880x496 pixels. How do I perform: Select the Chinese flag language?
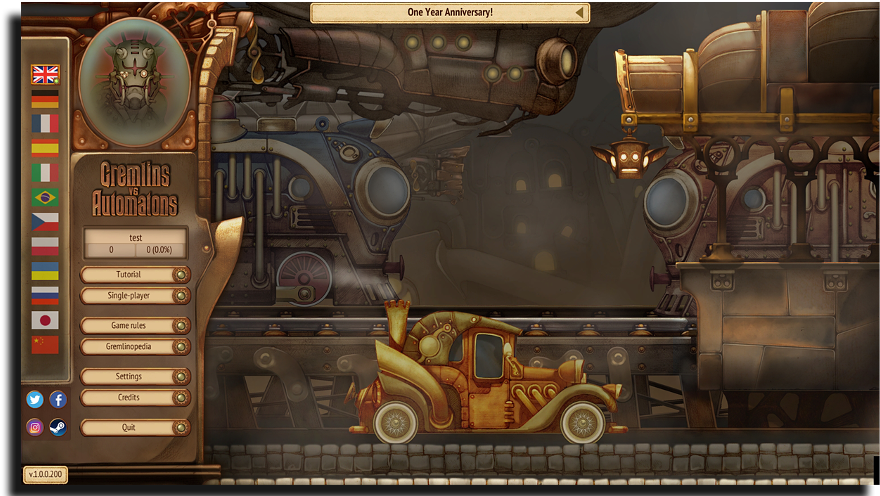45,345
